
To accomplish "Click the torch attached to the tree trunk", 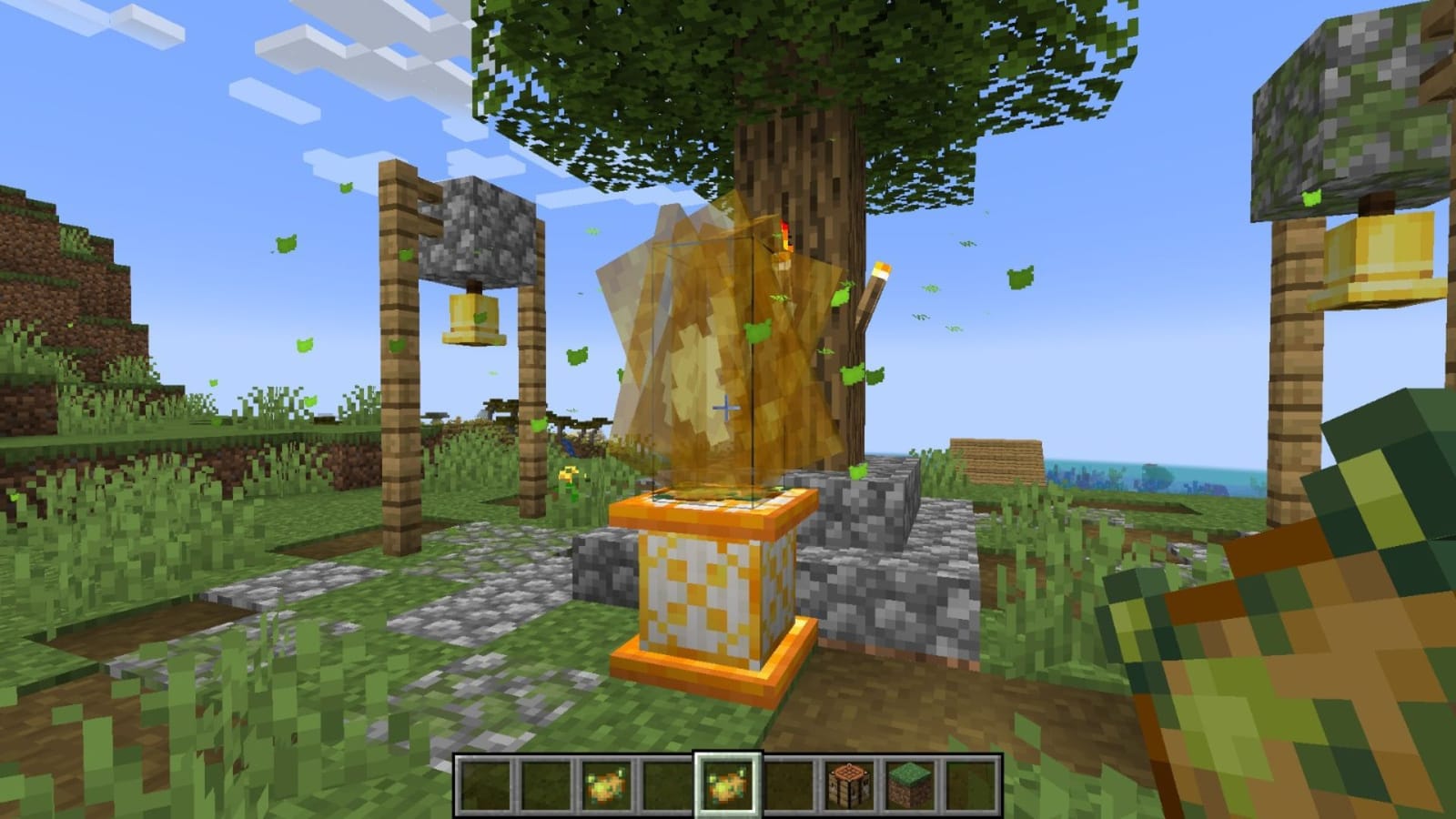I will pyautogui.click(x=875, y=291).
